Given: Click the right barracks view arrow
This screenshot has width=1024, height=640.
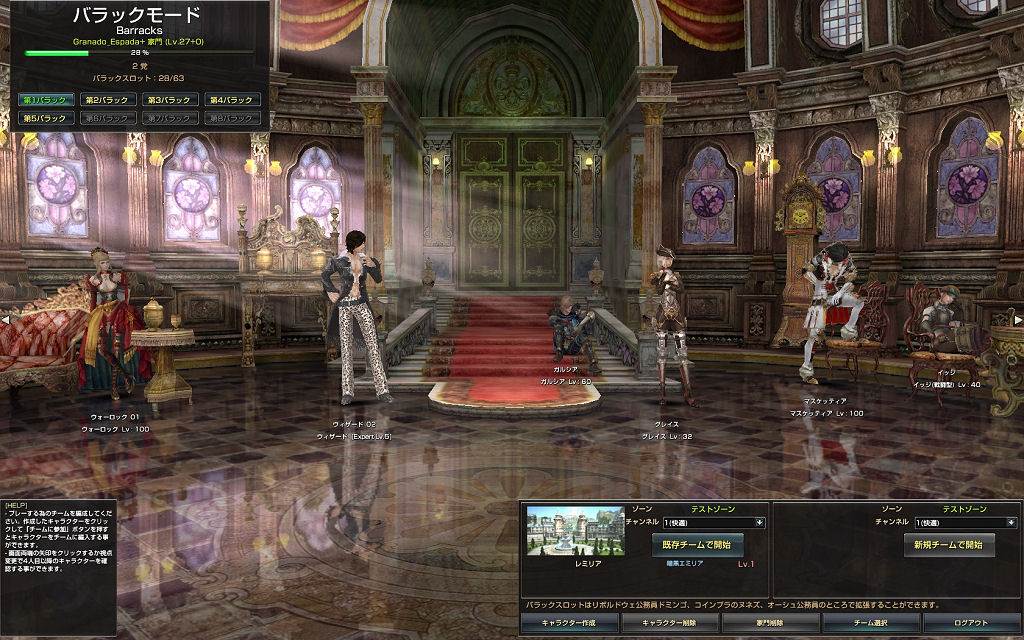Looking at the screenshot, I should click(x=1018, y=320).
